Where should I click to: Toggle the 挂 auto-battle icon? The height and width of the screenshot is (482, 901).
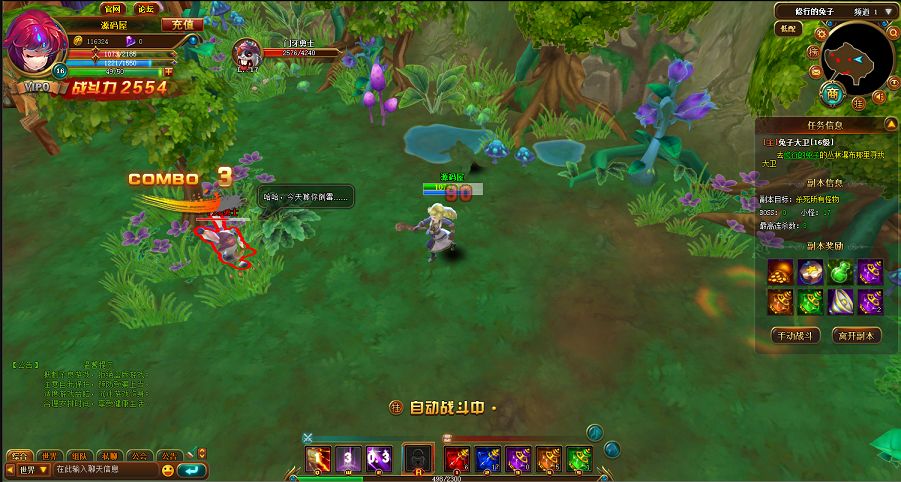pos(395,407)
